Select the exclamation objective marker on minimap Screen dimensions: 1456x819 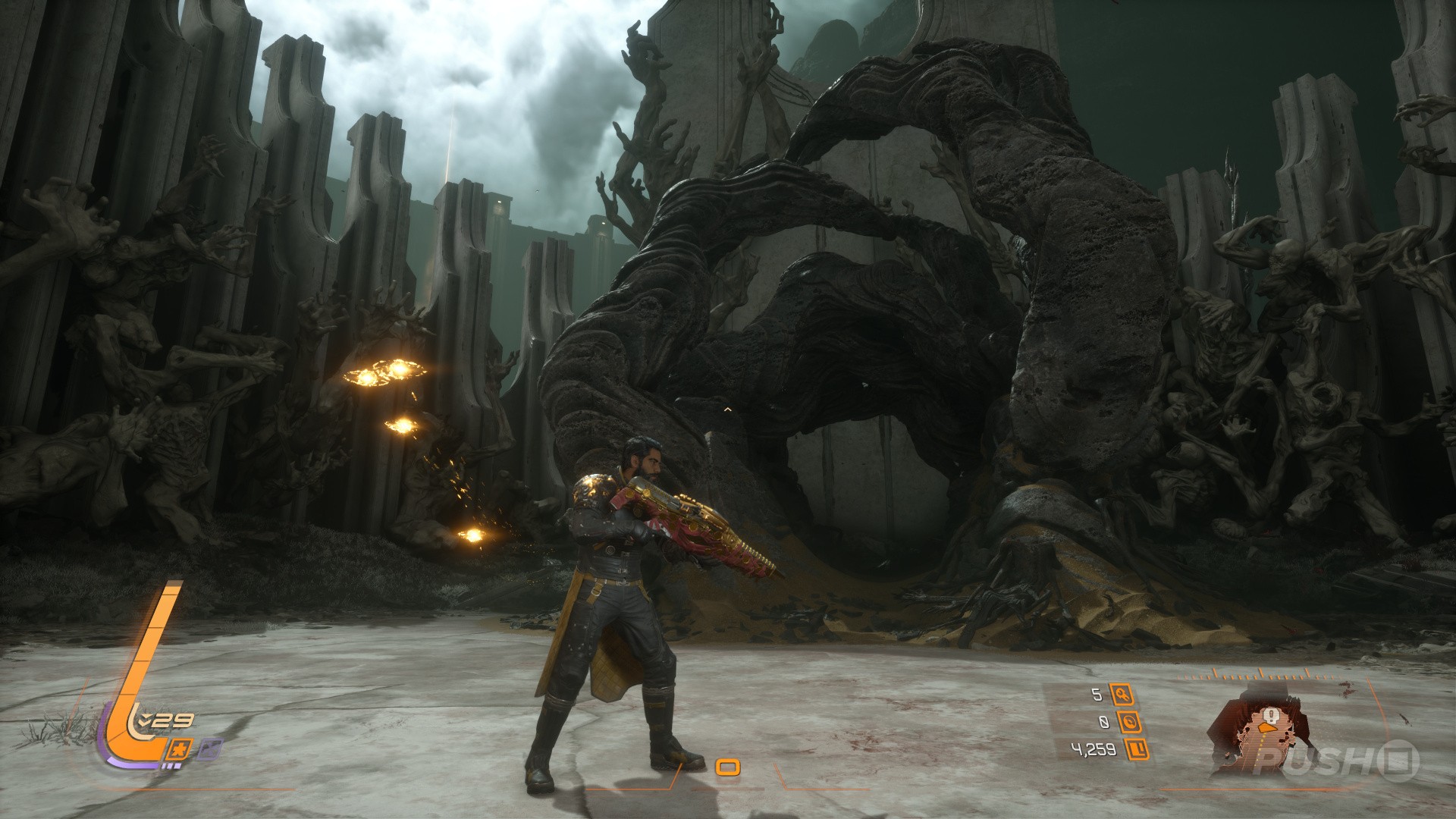pos(1267,716)
